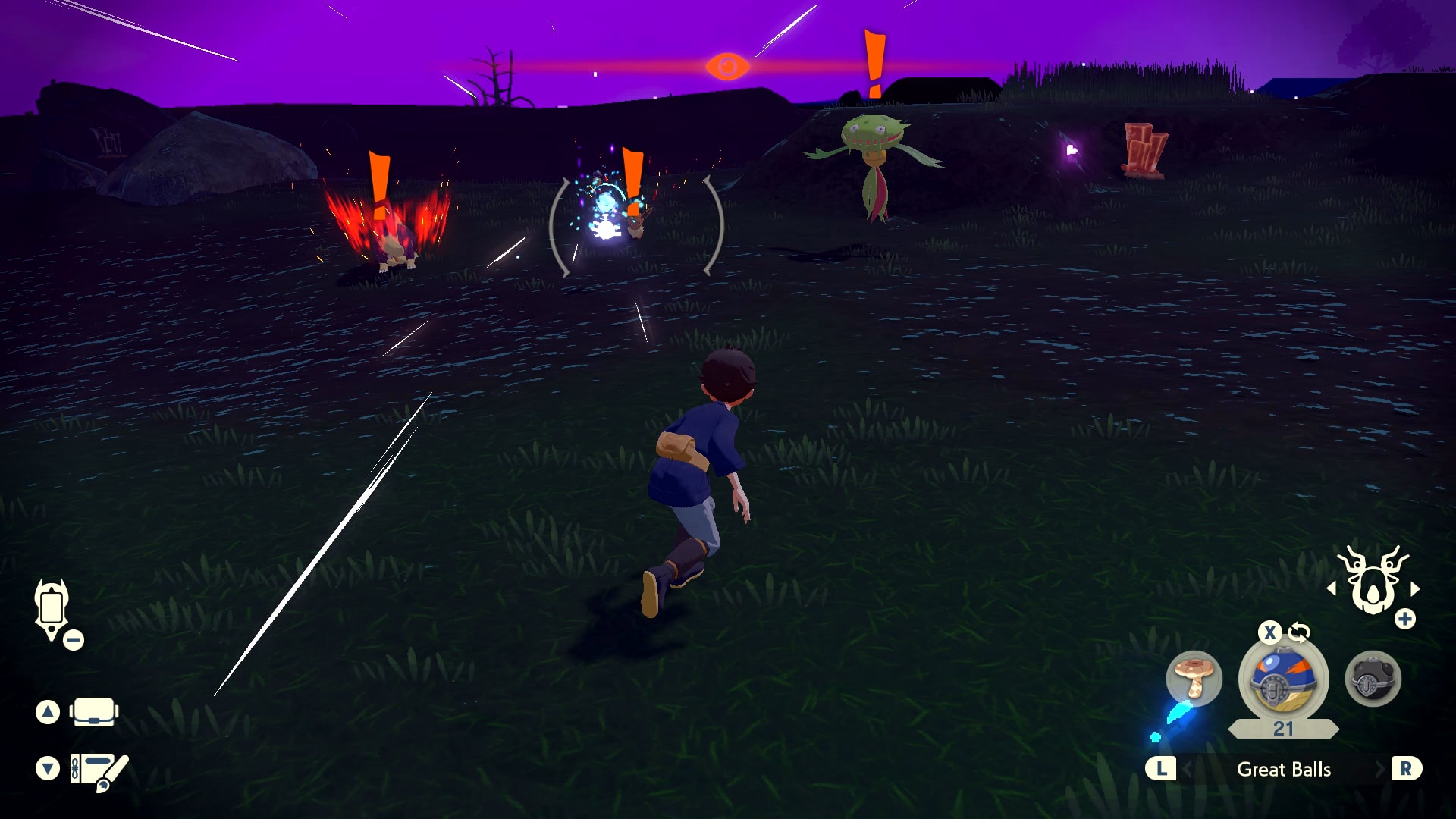The image size is (1456, 819).
Task: Click the left arrow beside the Wyrdeer icon
Action: (1331, 588)
